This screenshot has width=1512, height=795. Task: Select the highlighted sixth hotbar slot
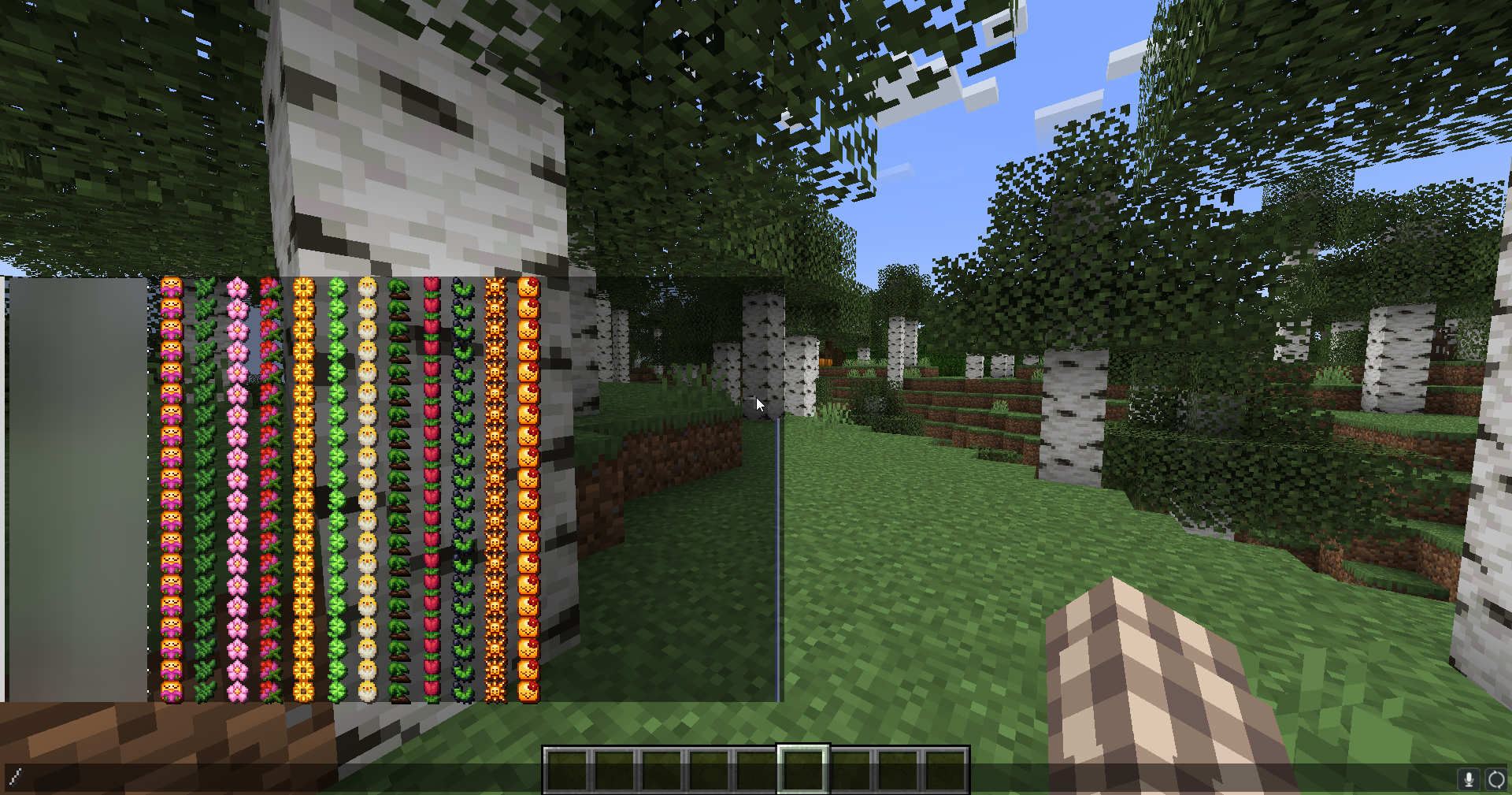point(802,769)
